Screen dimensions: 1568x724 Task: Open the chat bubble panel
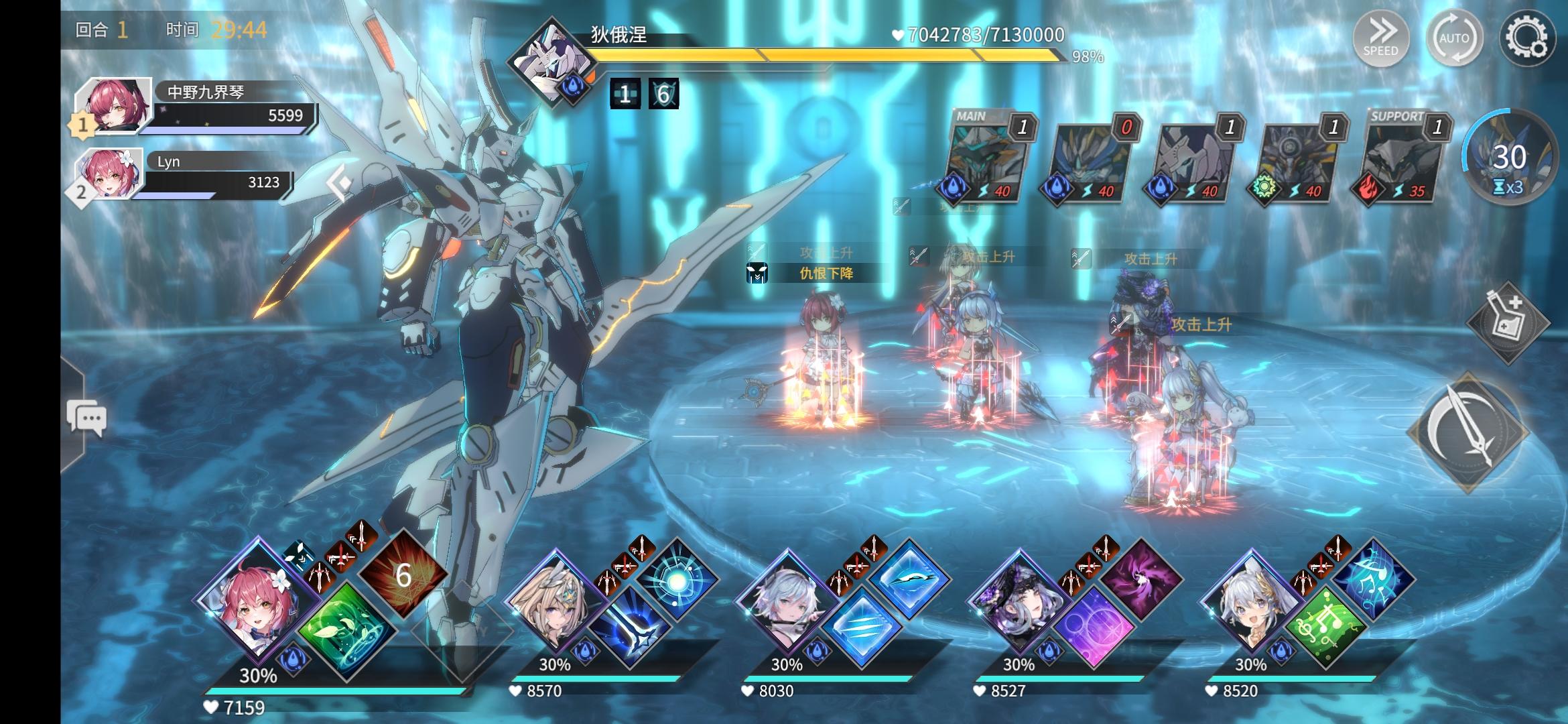86,418
